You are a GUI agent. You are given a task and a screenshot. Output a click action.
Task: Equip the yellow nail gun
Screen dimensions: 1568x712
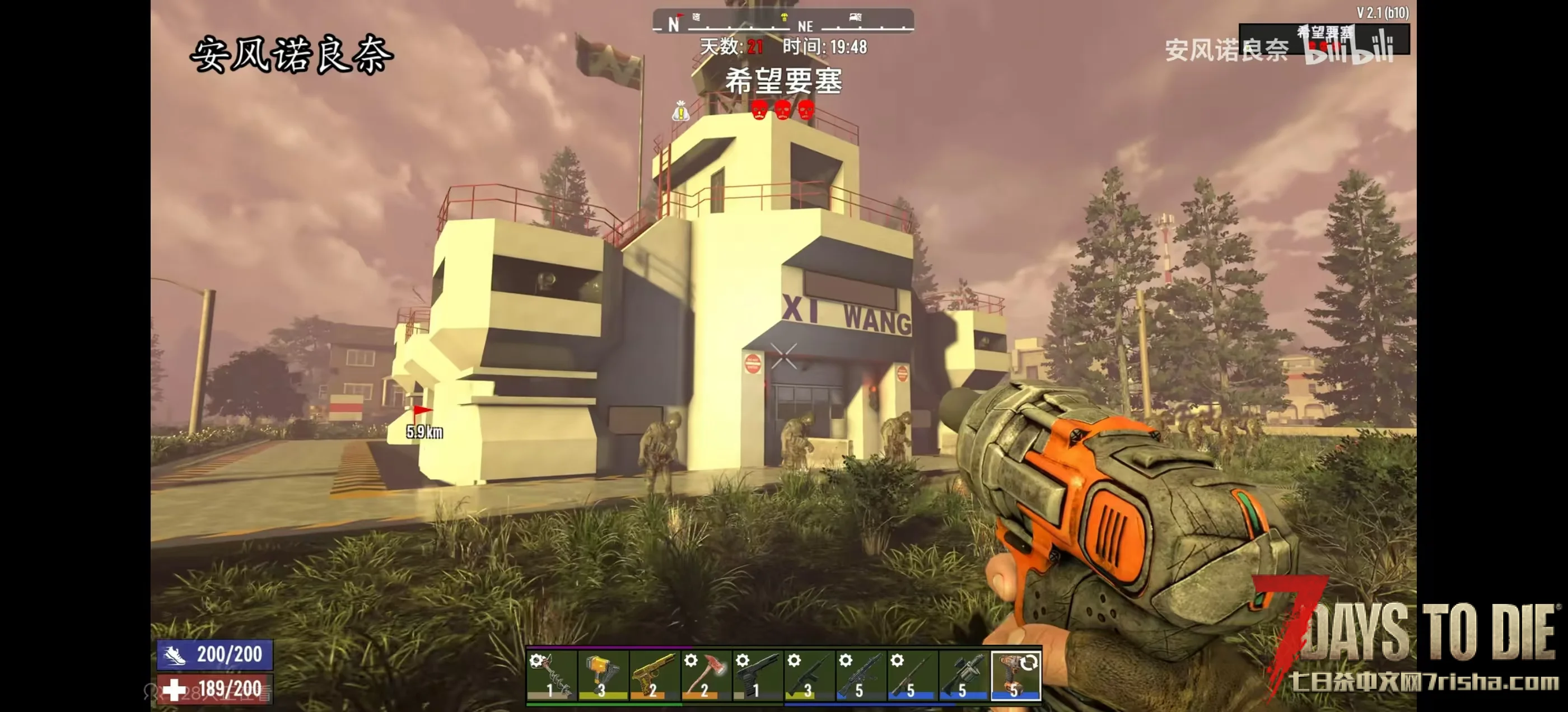point(602,674)
